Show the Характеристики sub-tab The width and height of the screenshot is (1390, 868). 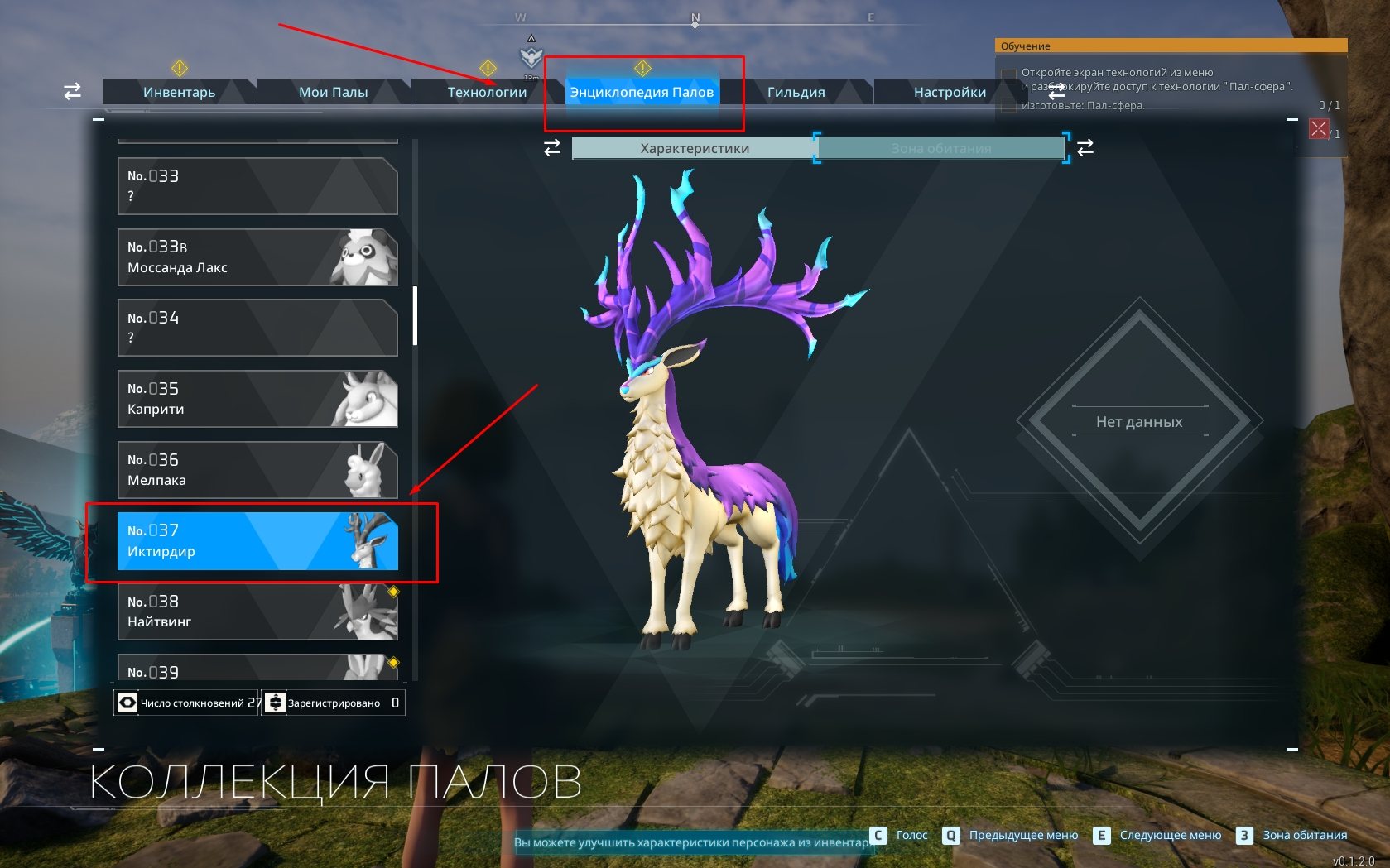click(x=694, y=148)
